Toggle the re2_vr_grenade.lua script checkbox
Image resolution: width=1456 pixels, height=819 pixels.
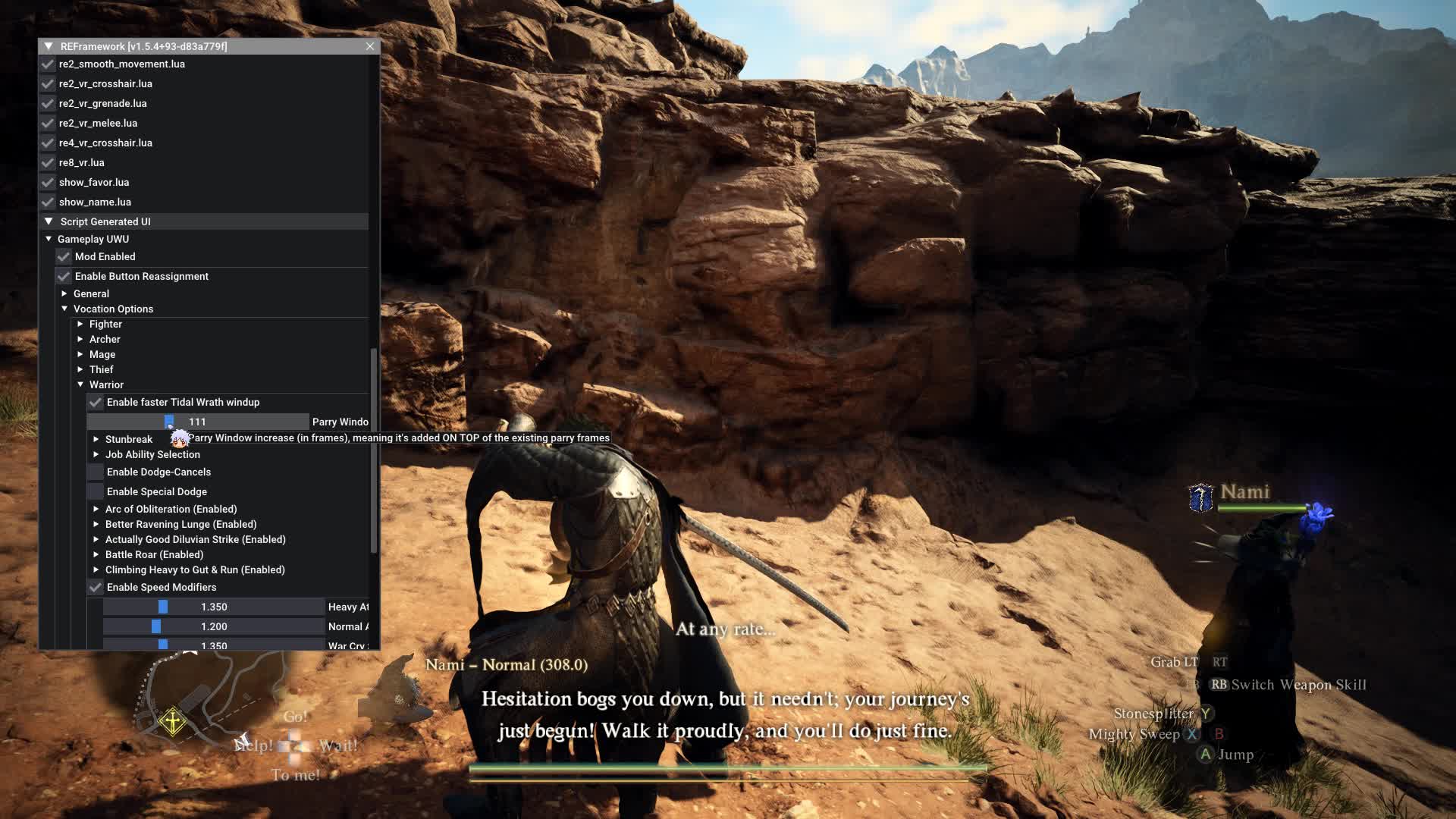point(48,104)
